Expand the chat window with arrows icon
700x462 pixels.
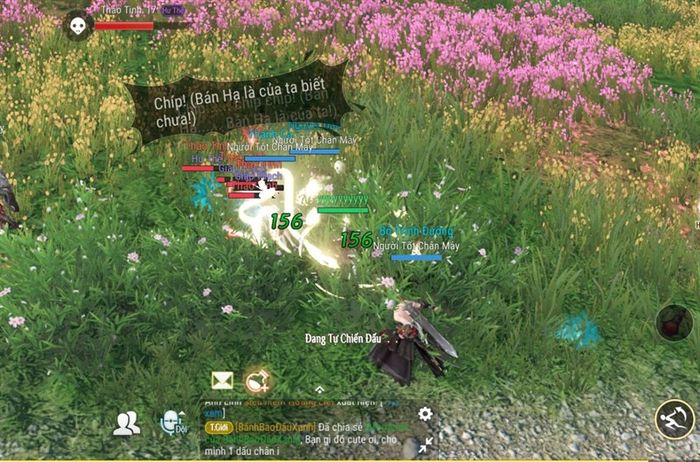pos(426,443)
